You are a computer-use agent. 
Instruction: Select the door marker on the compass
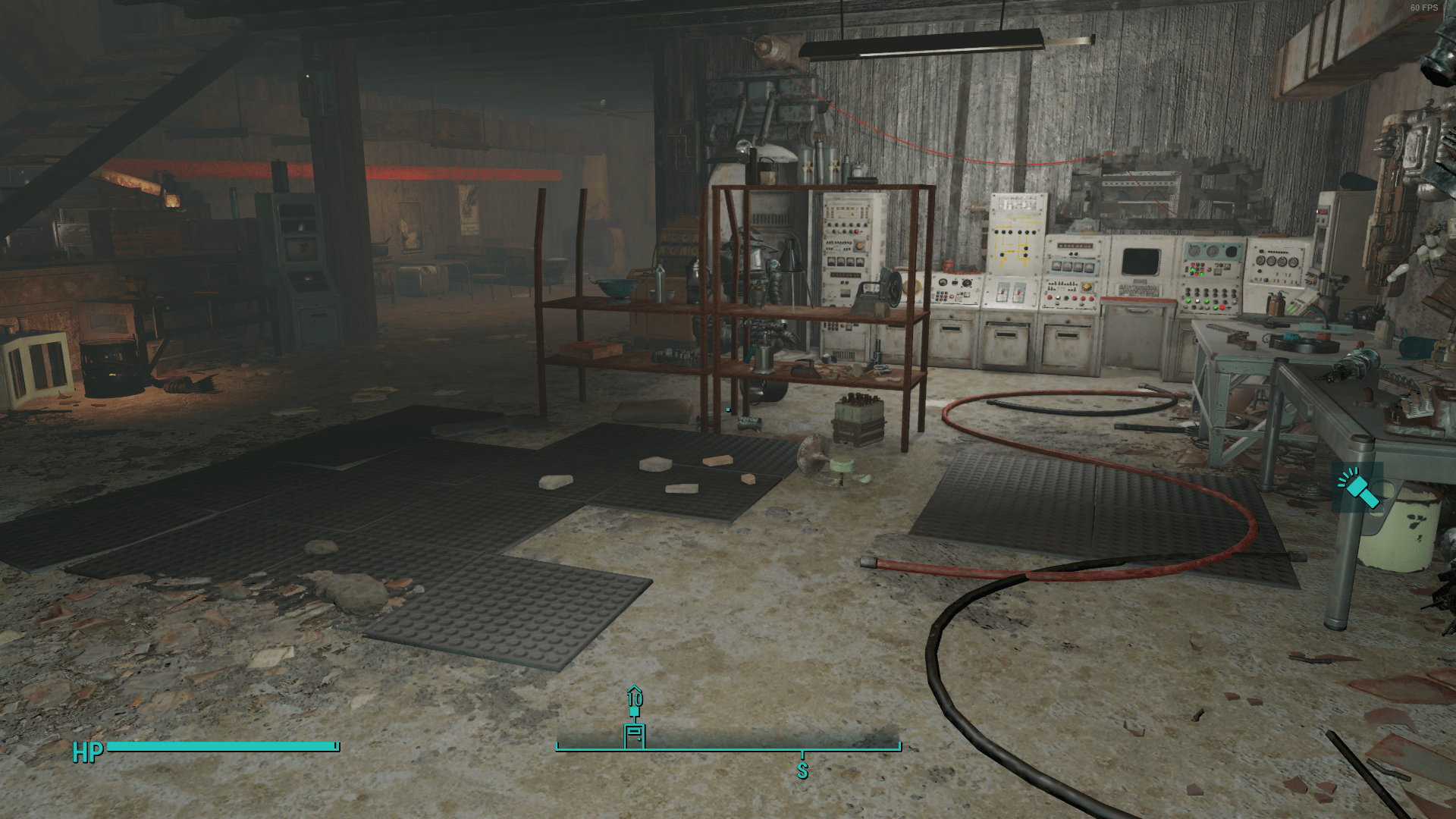coord(635,735)
